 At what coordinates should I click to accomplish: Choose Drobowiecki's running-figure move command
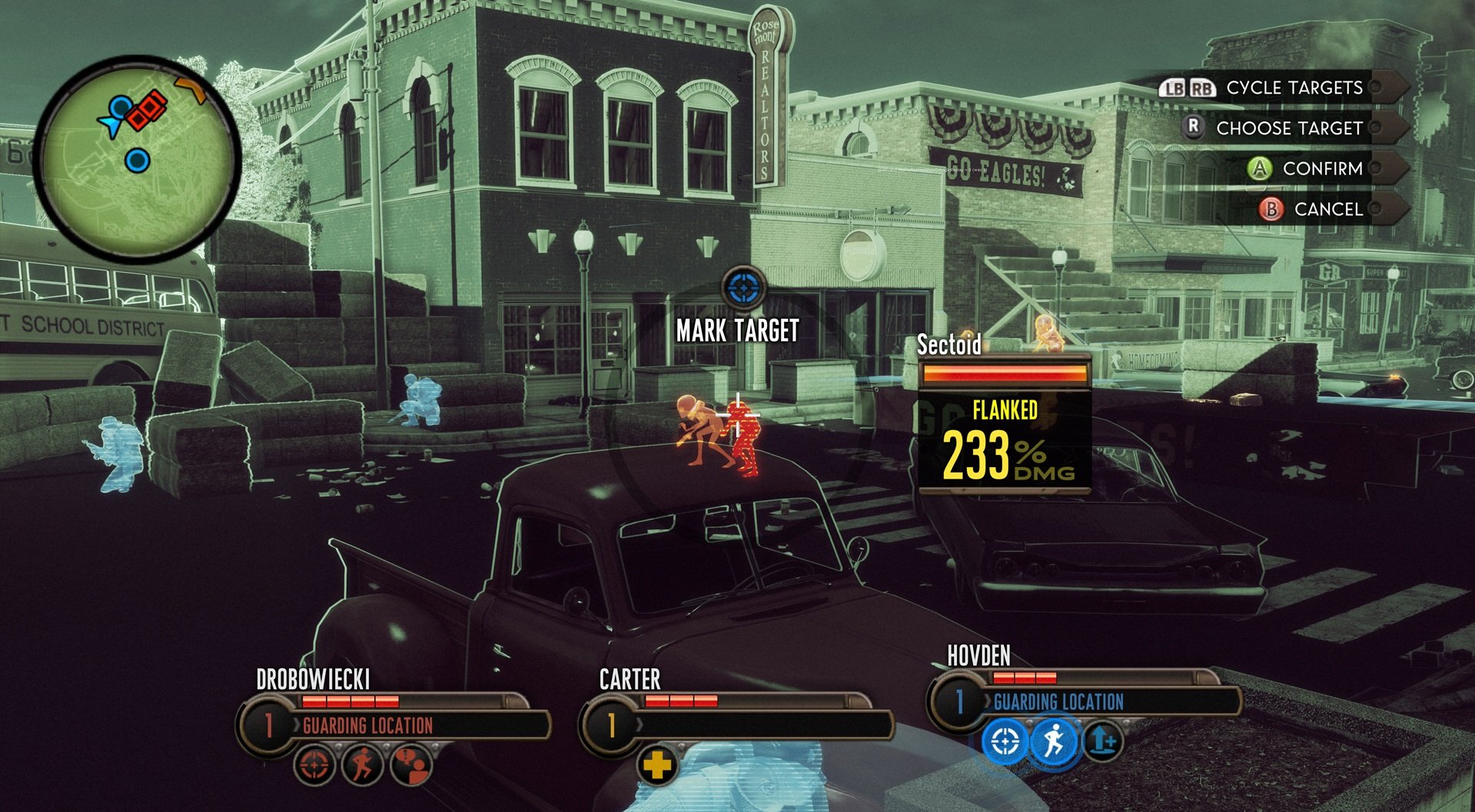(363, 766)
